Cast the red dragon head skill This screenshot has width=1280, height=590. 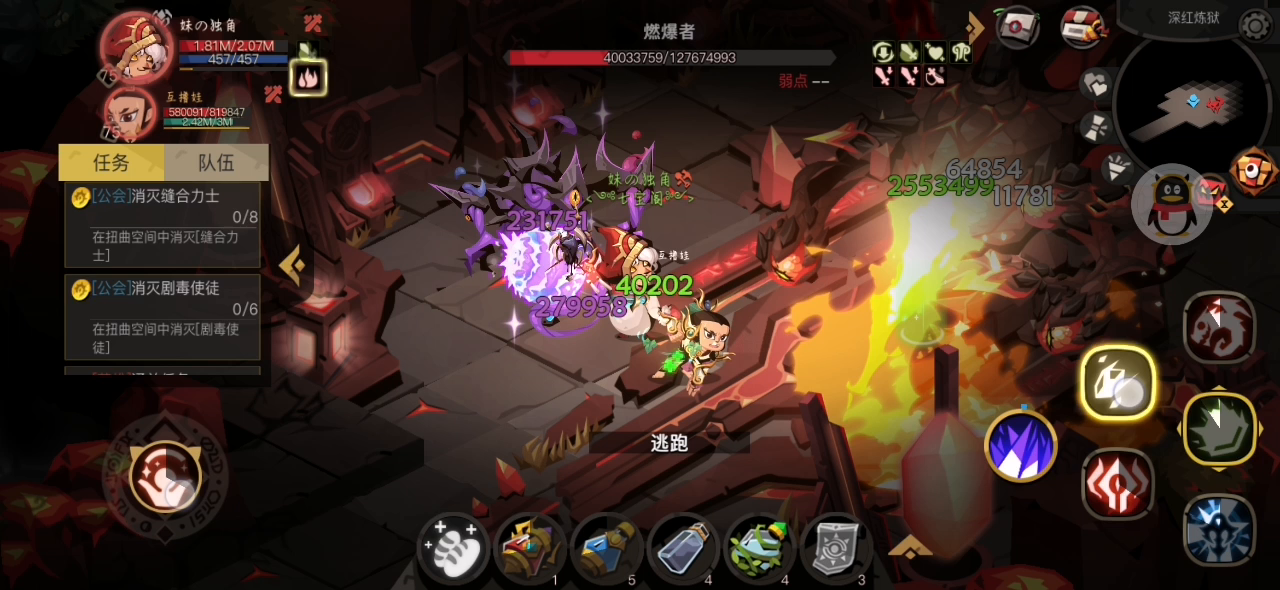point(1219,328)
